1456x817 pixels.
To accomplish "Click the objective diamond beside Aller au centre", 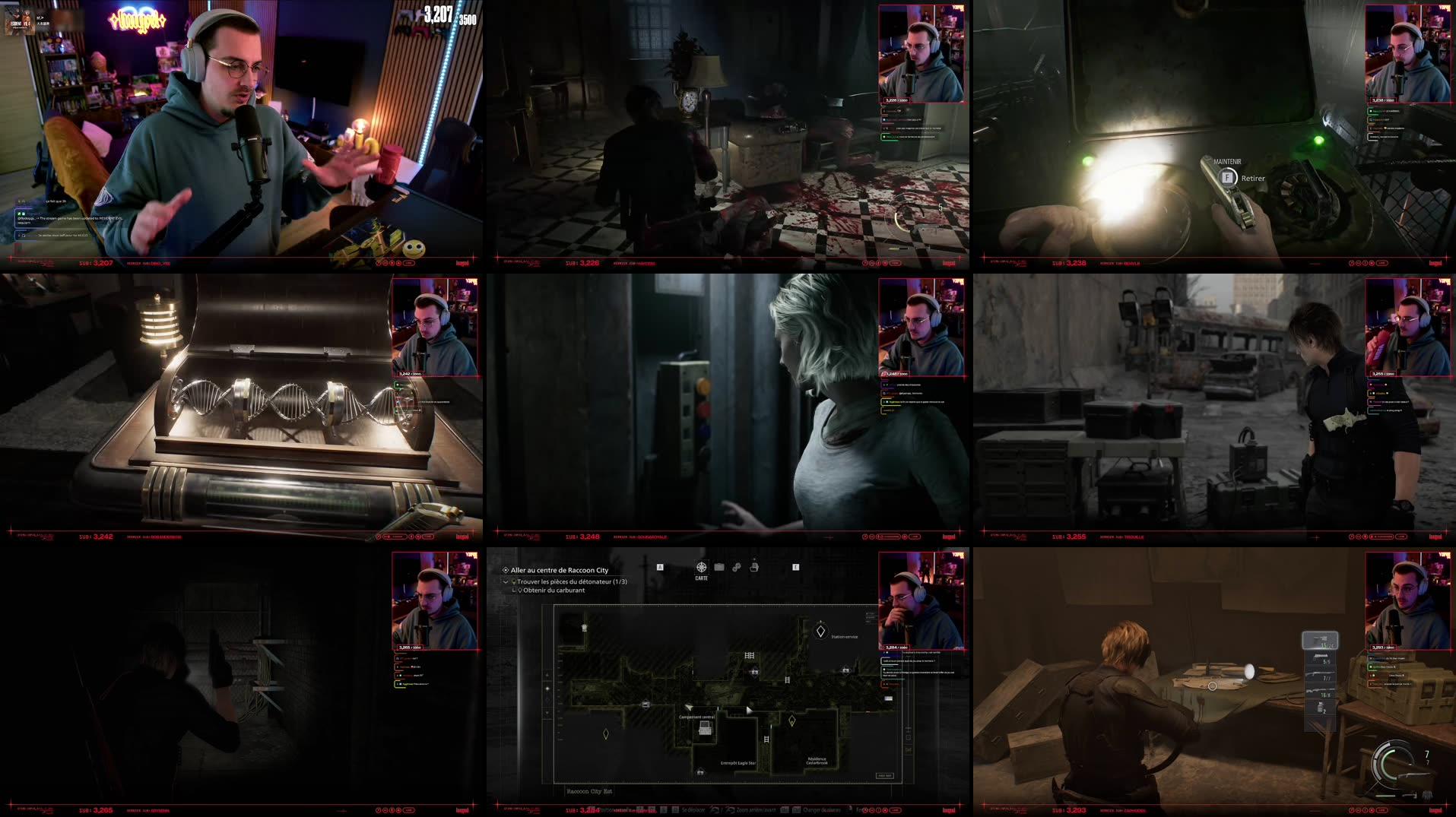I will 504,569.
